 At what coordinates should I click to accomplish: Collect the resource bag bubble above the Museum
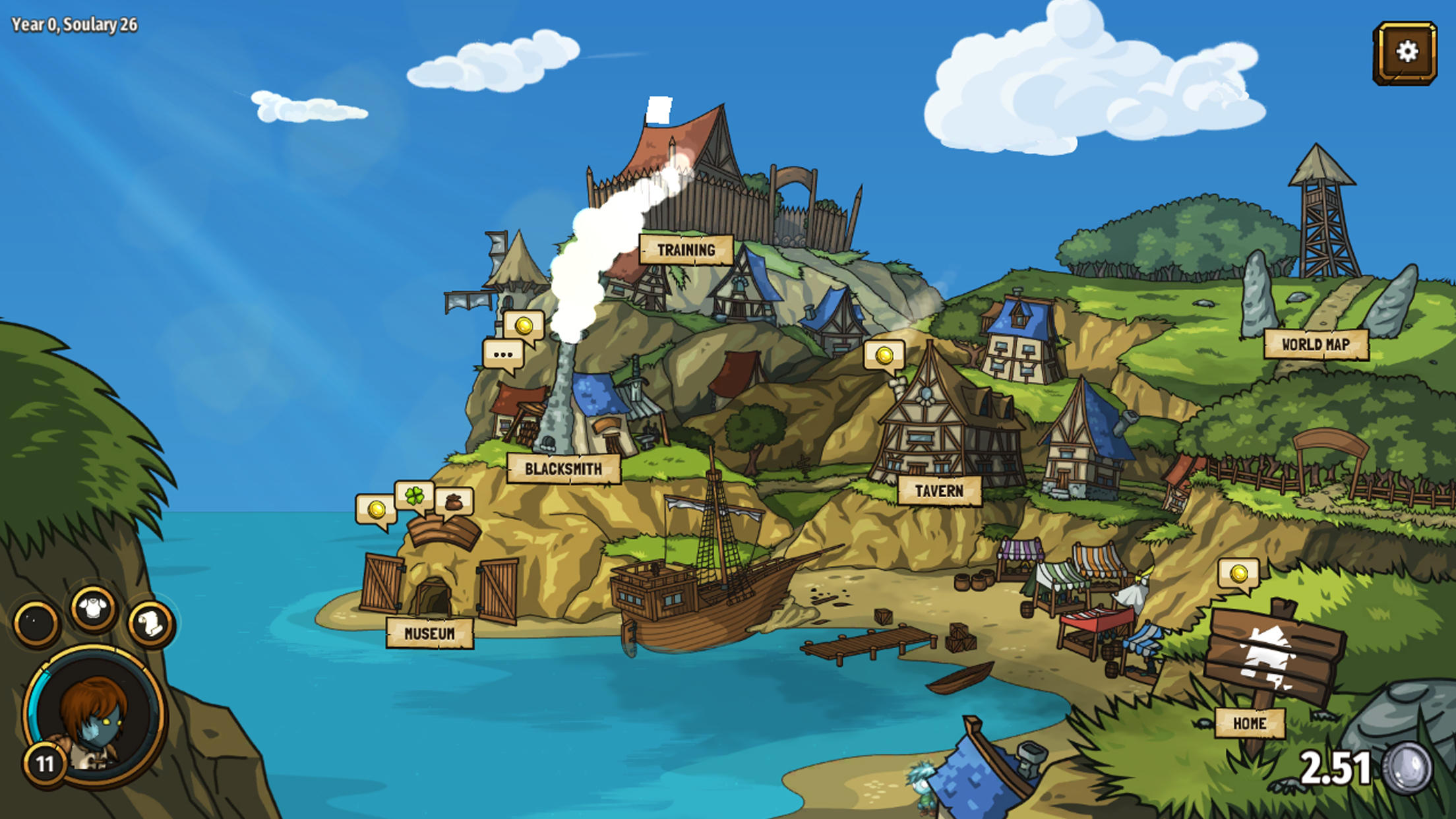tap(455, 504)
